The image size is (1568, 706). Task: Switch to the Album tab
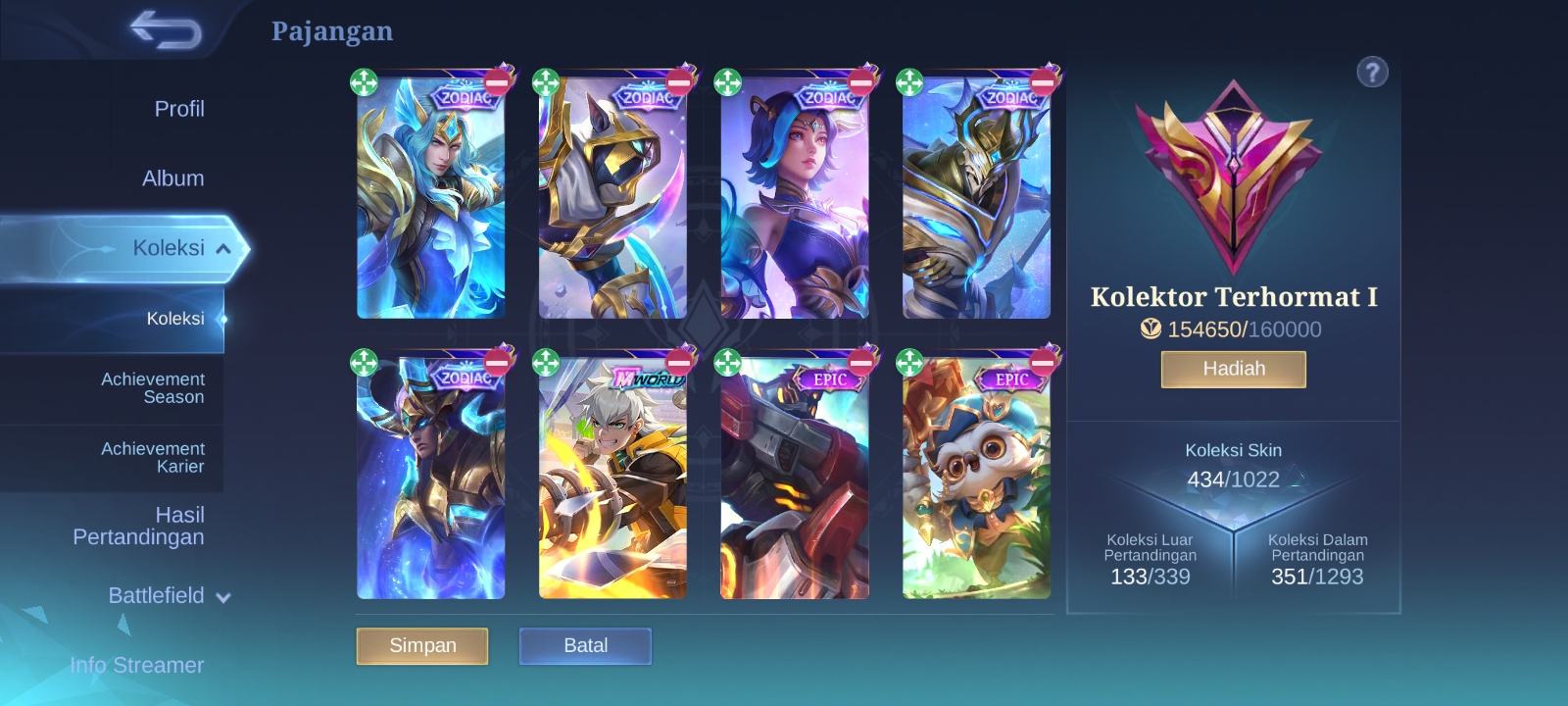[172, 178]
